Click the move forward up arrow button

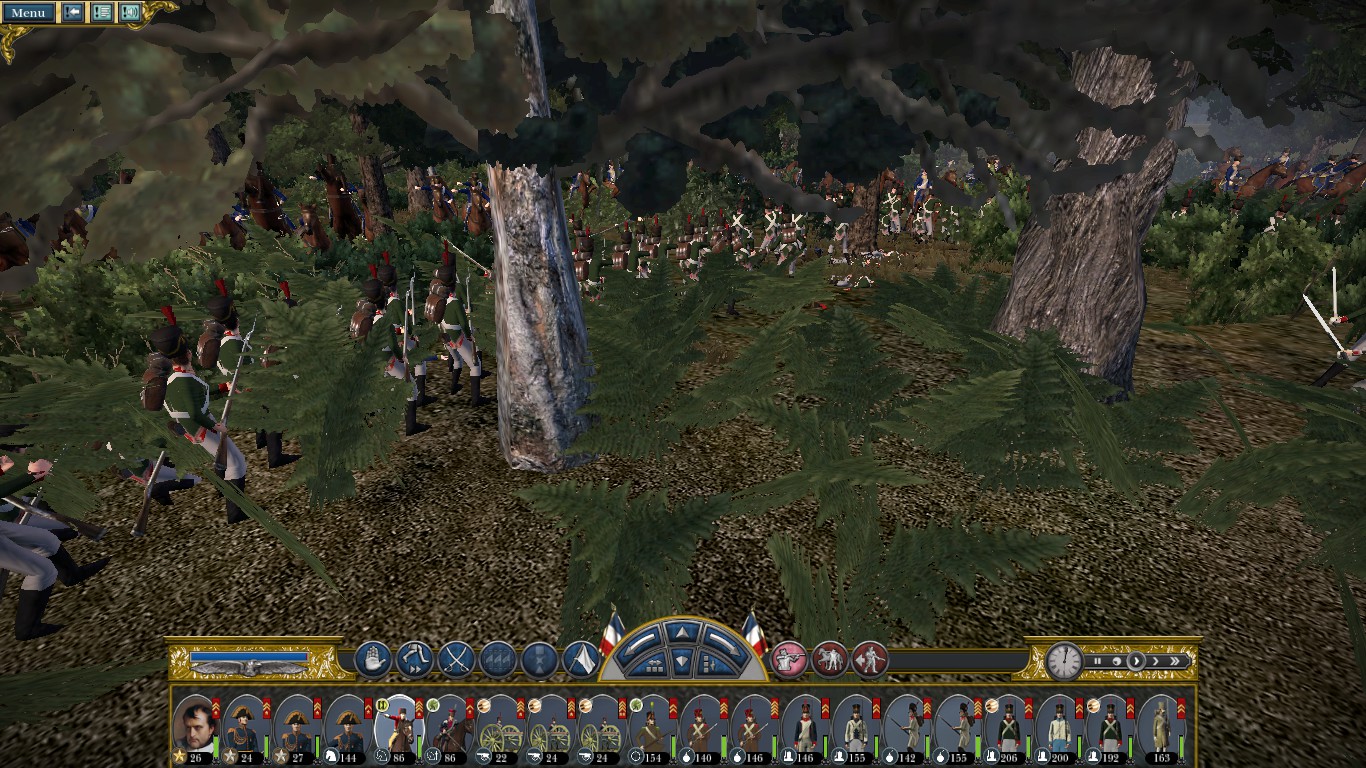[x=680, y=632]
